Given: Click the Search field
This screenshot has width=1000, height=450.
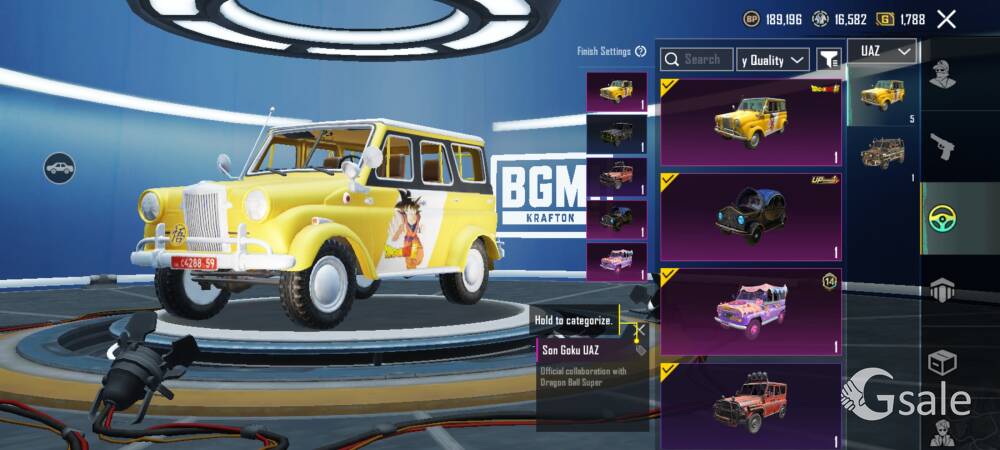Looking at the screenshot, I should [697, 60].
